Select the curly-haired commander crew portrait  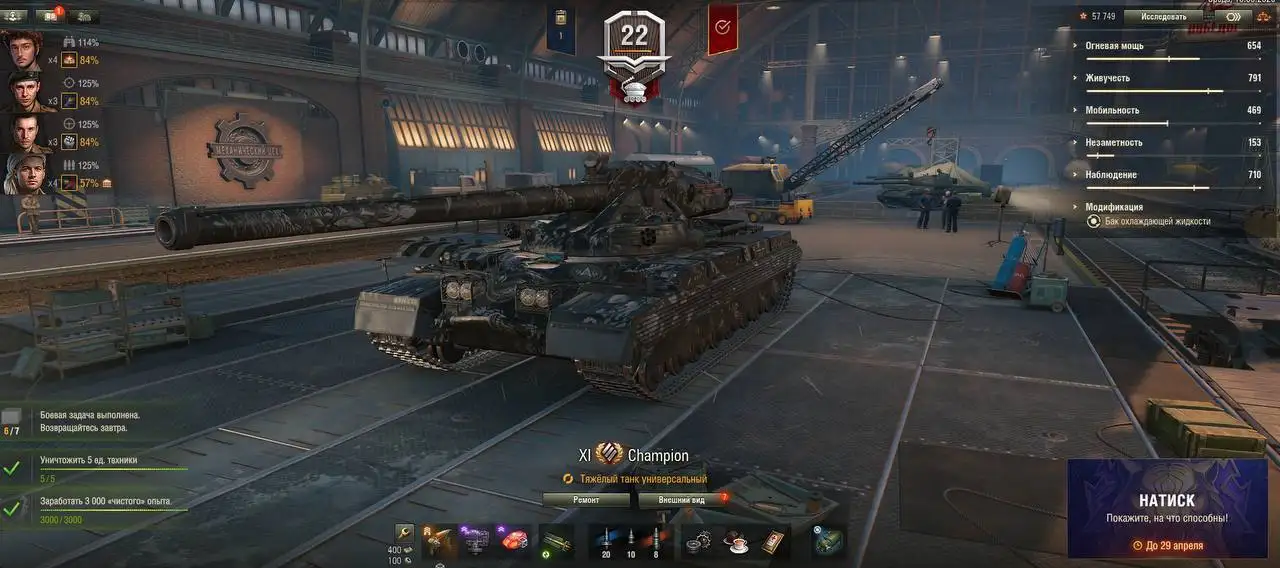click(x=22, y=50)
